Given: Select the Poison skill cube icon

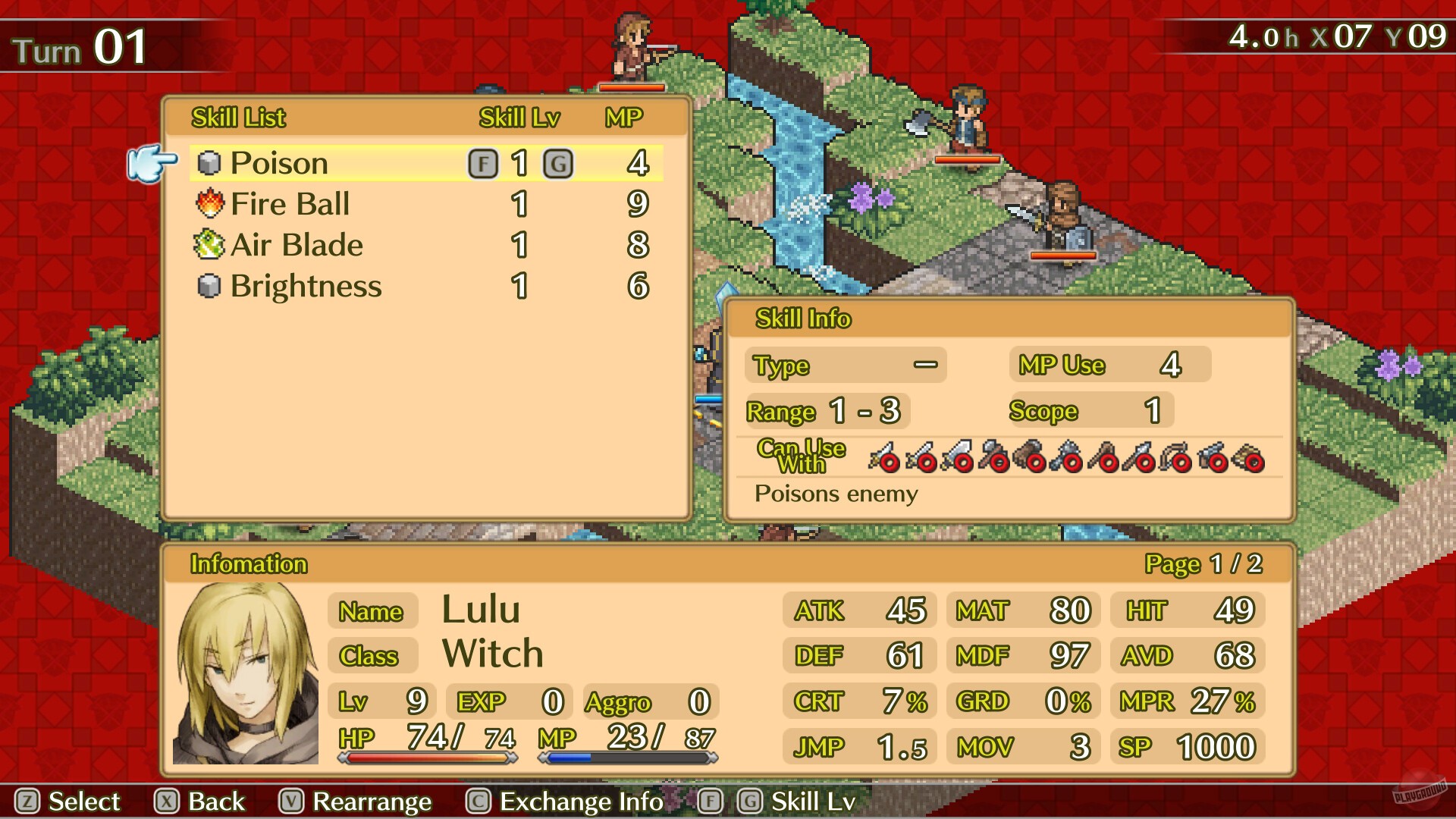Looking at the screenshot, I should pos(210,162).
